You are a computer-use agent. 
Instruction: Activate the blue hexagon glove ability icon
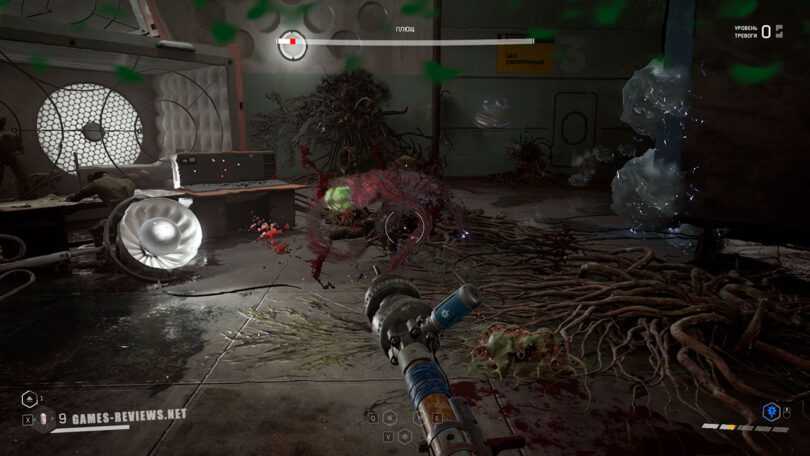pos(770,411)
